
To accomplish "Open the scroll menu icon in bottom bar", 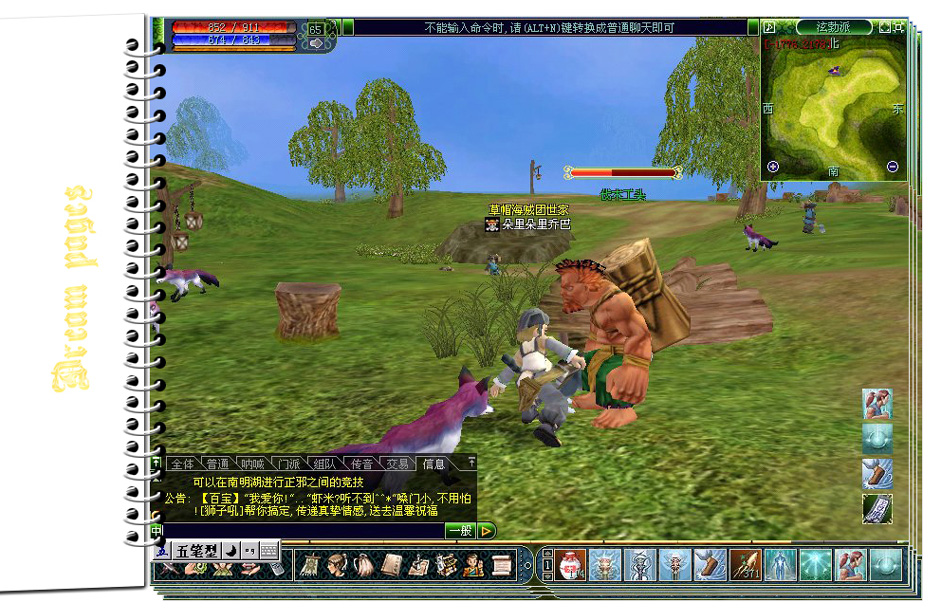I will click(x=500, y=565).
